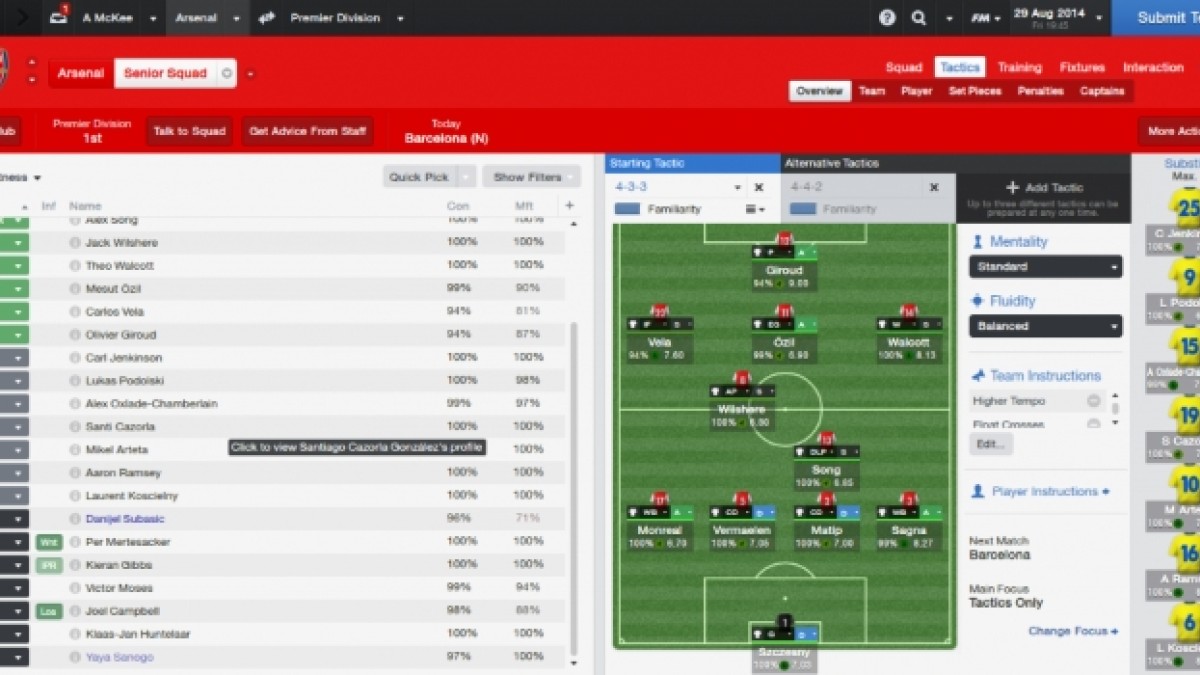The width and height of the screenshot is (1200, 675).
Task: Show Filters for the player list
Action: pyautogui.click(x=528, y=177)
